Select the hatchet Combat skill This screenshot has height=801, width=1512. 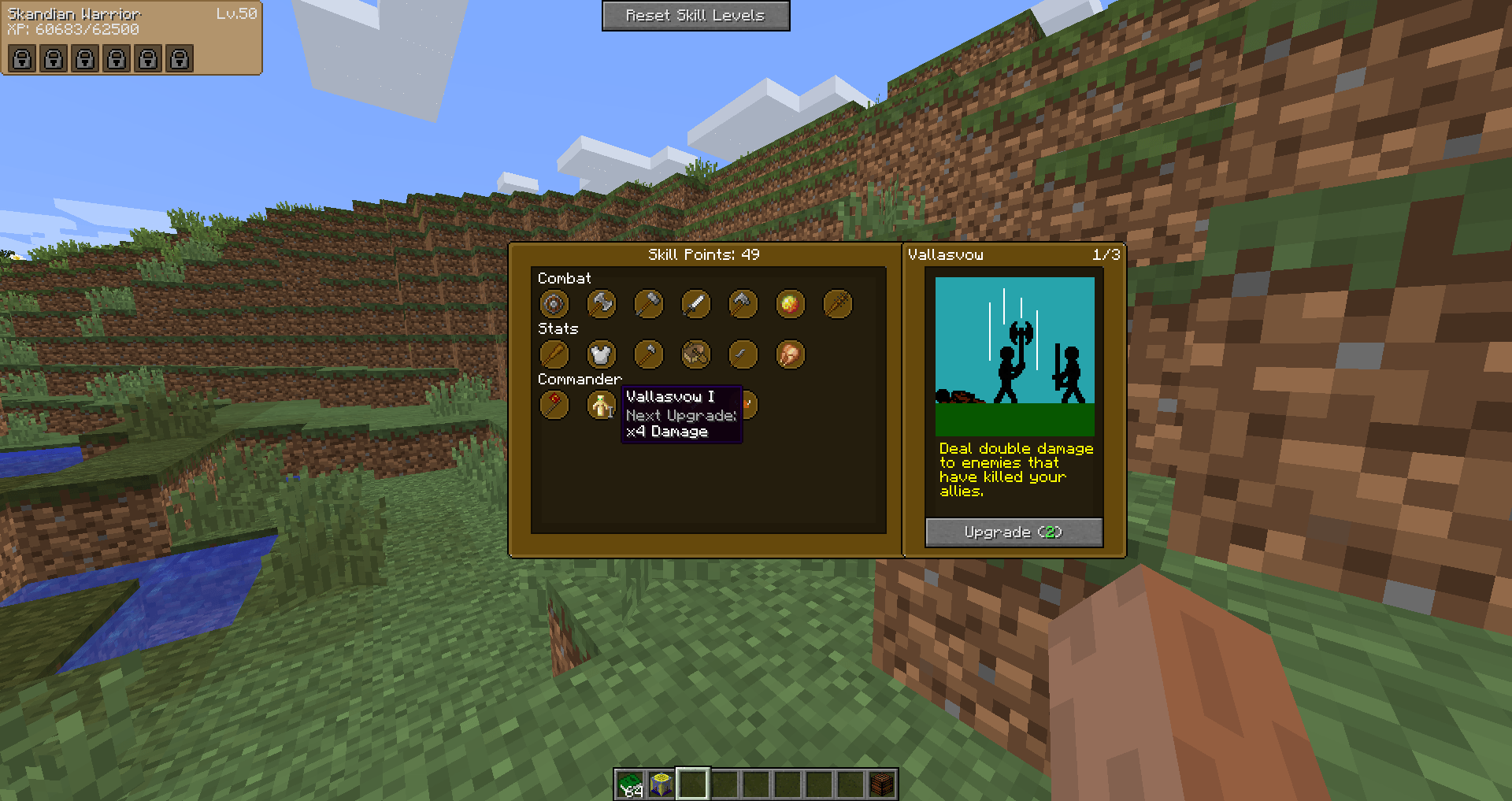pyautogui.click(x=743, y=304)
